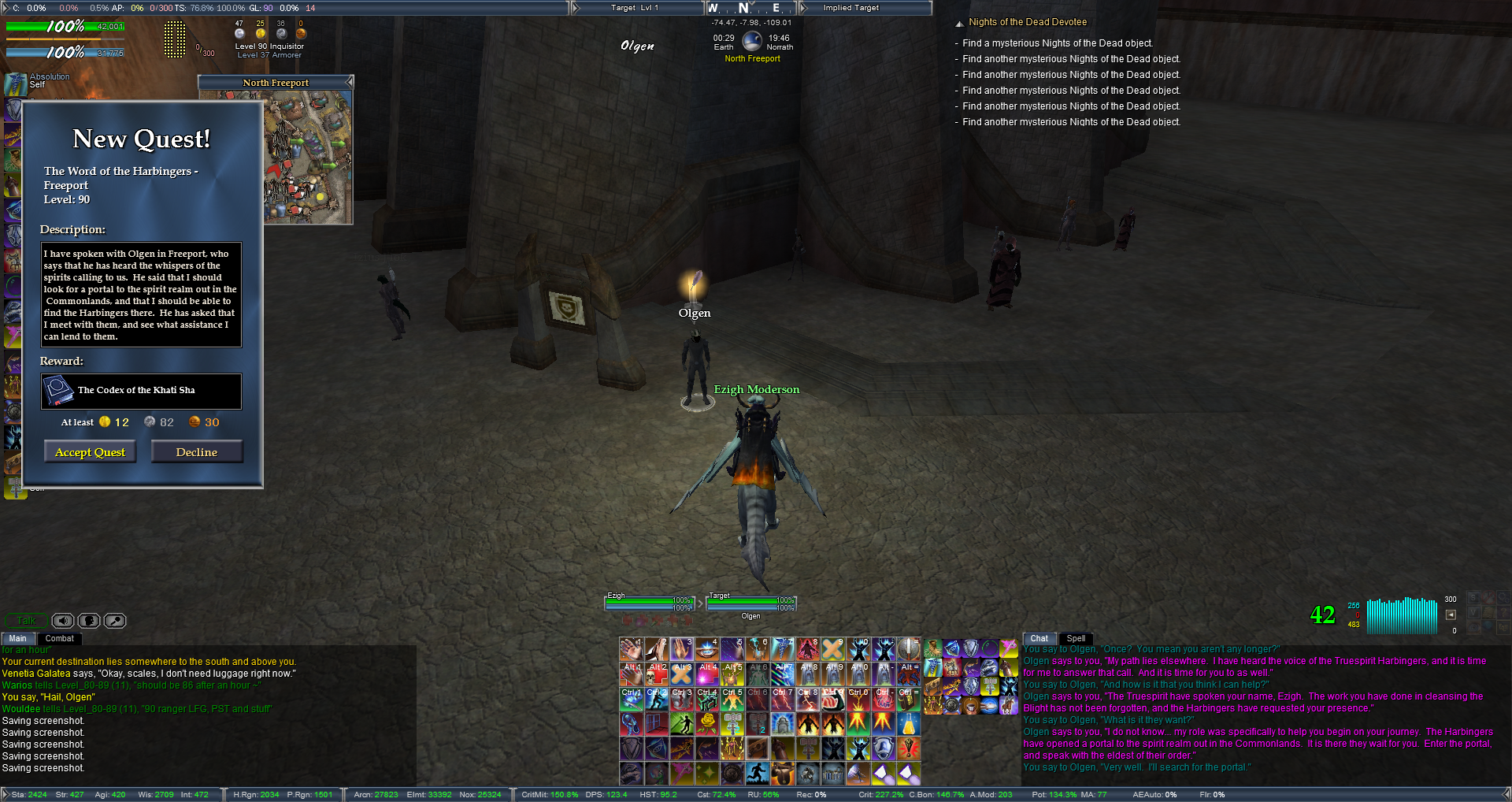1512x802 pixels.
Task: Switch to the Chat tab on right
Action: pos(1039,639)
